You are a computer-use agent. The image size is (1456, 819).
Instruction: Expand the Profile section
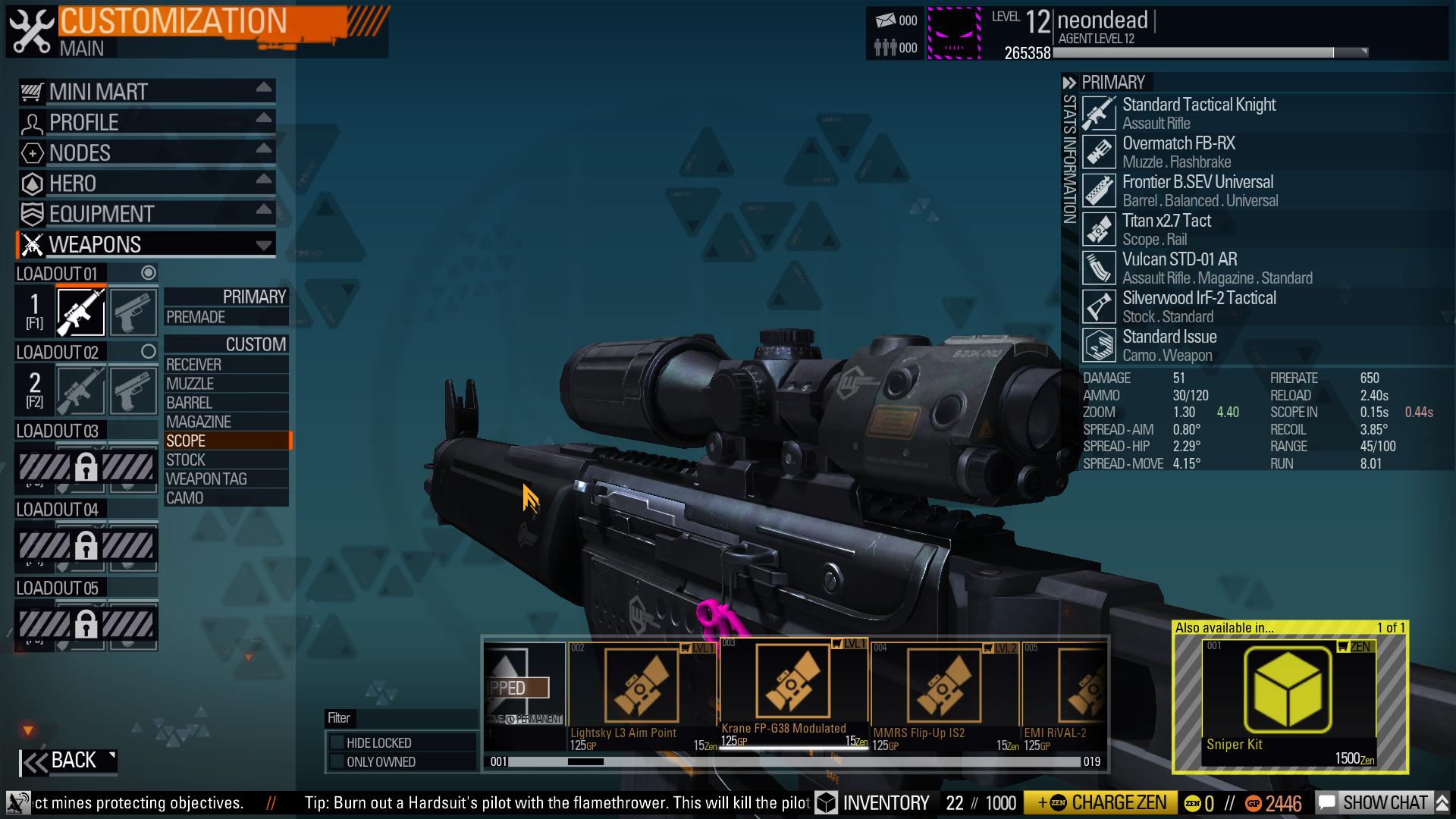click(146, 122)
